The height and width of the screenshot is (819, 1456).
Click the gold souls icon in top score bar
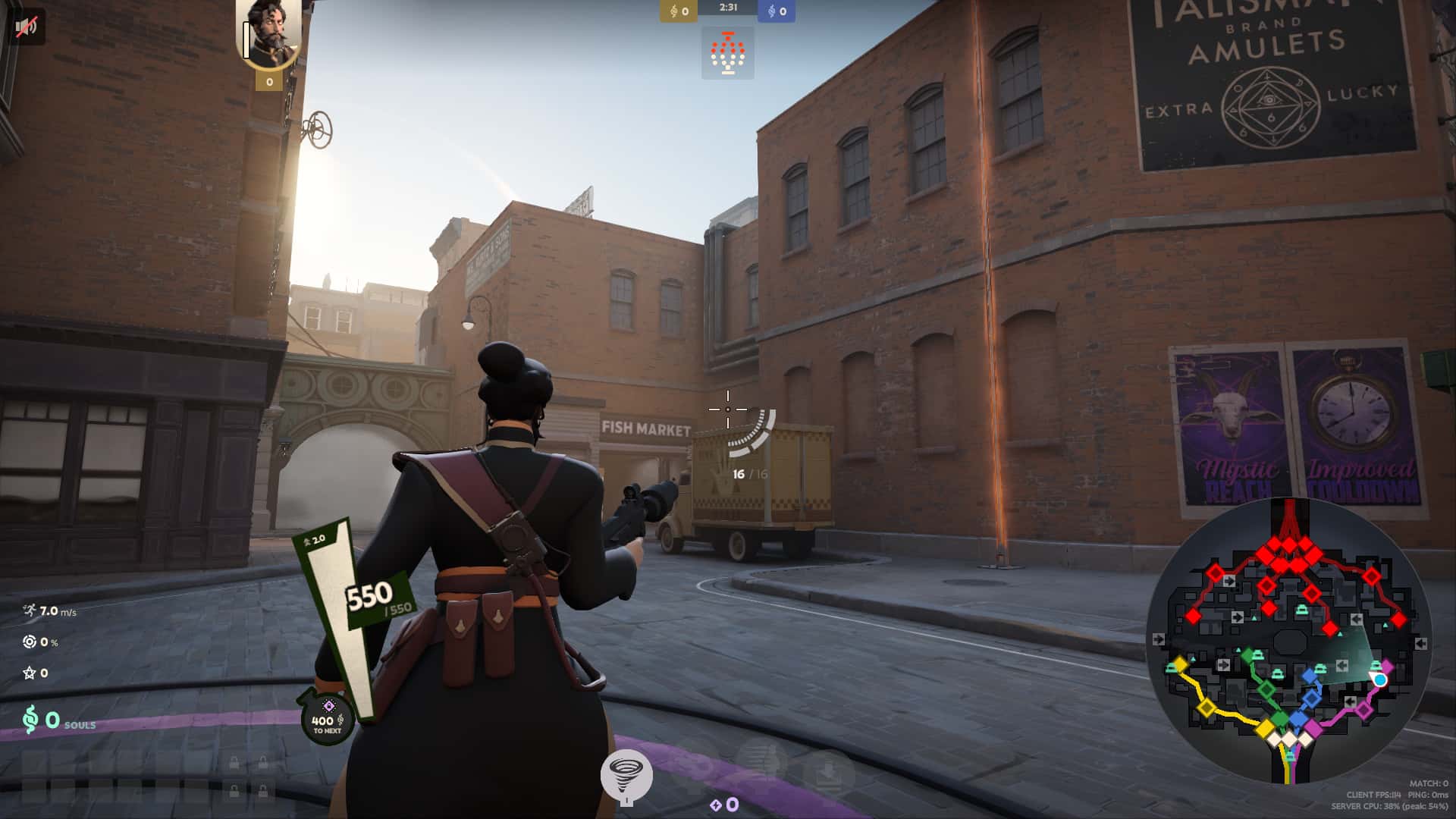click(x=674, y=11)
